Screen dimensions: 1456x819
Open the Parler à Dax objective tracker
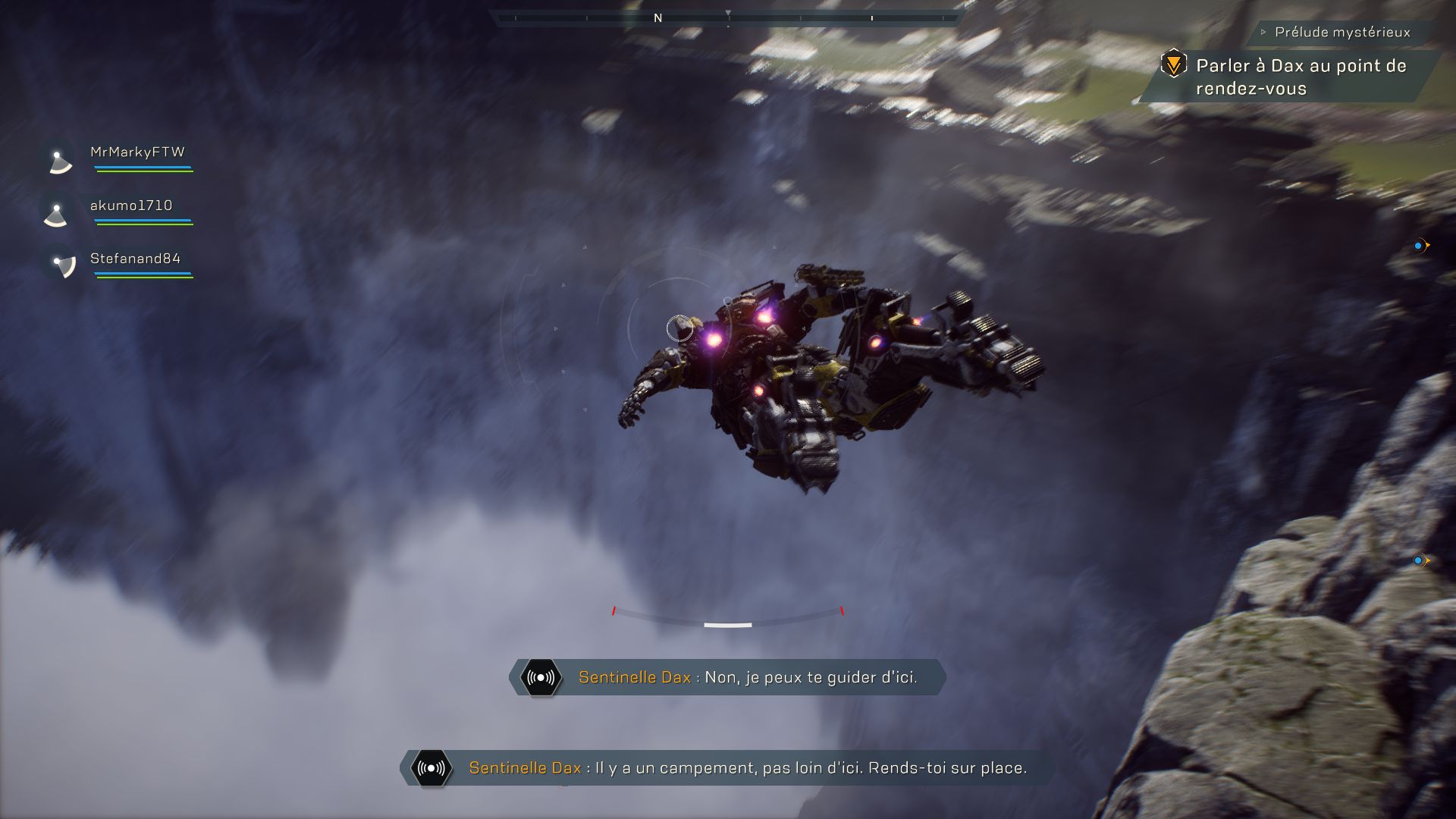click(1300, 77)
